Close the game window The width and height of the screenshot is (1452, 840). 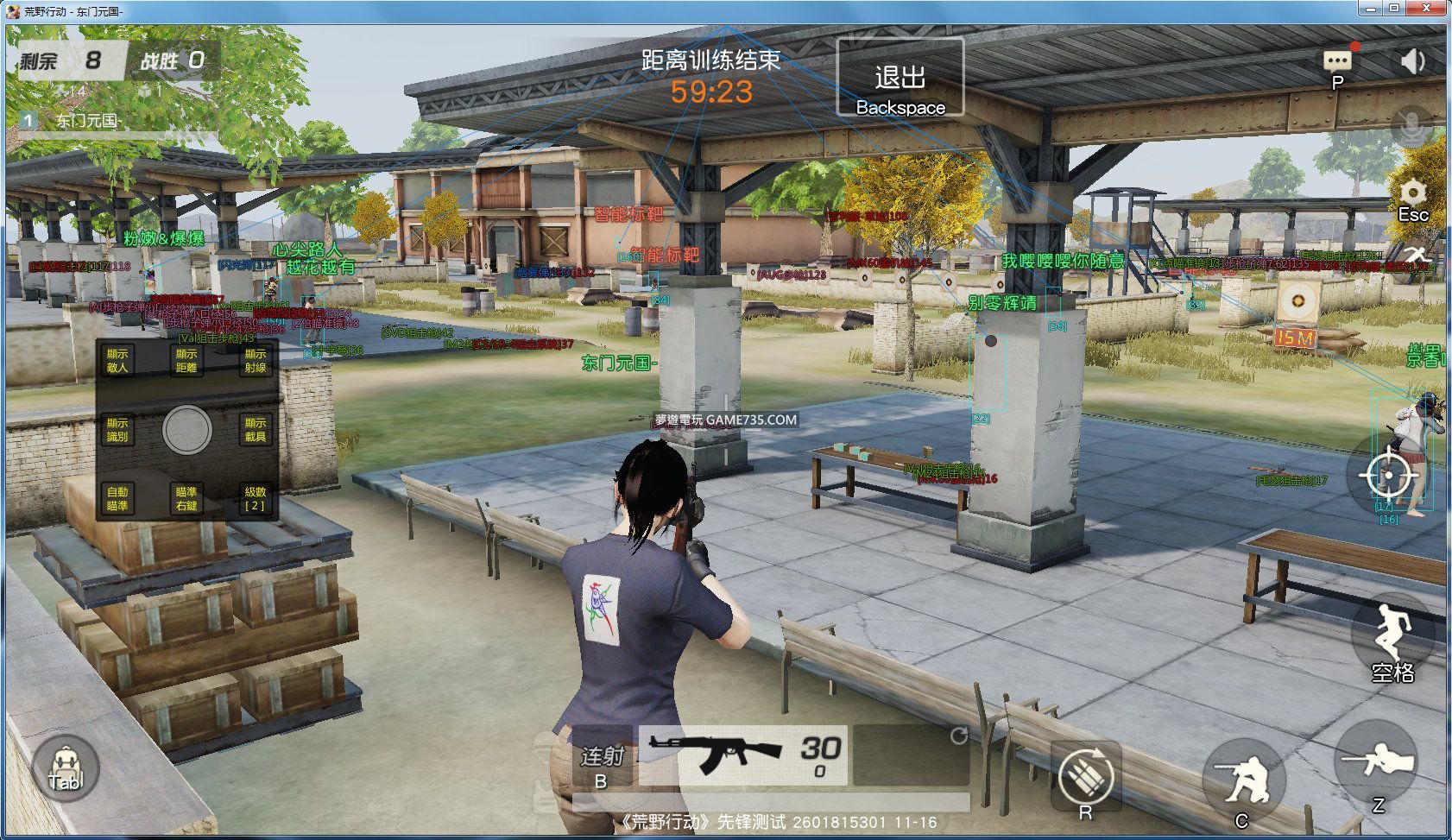click(x=1426, y=9)
